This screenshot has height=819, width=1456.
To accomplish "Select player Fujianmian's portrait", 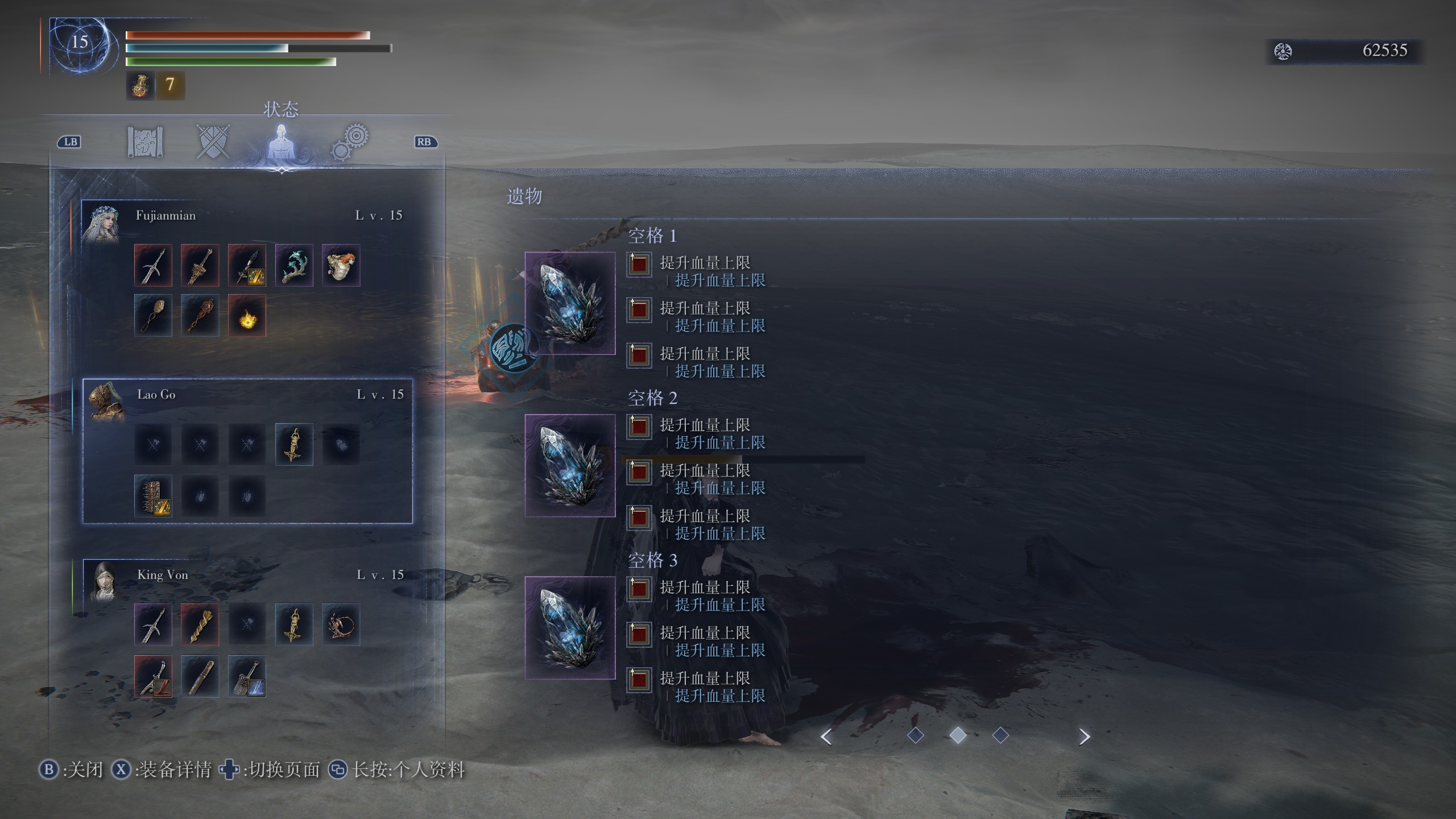I will 101,224.
